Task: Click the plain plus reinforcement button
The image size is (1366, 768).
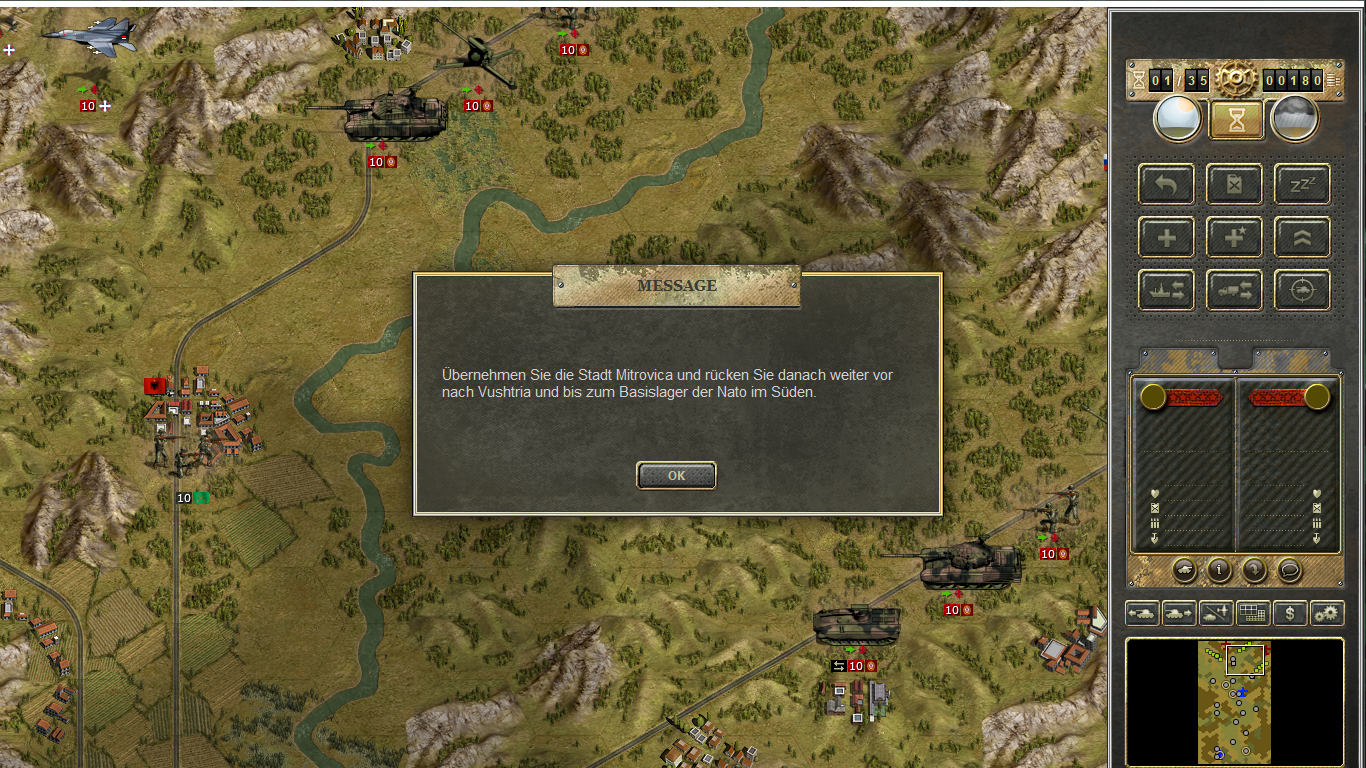Action: click(x=1166, y=238)
